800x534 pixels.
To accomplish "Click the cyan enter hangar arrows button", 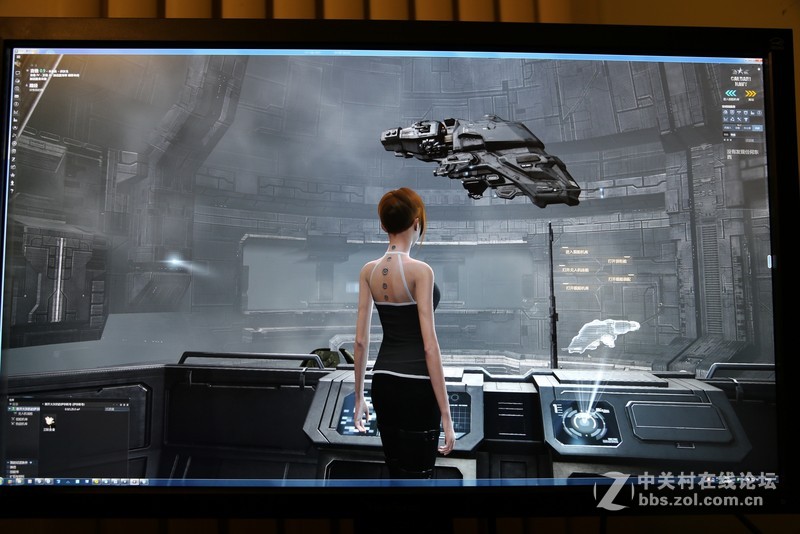I will 731,93.
